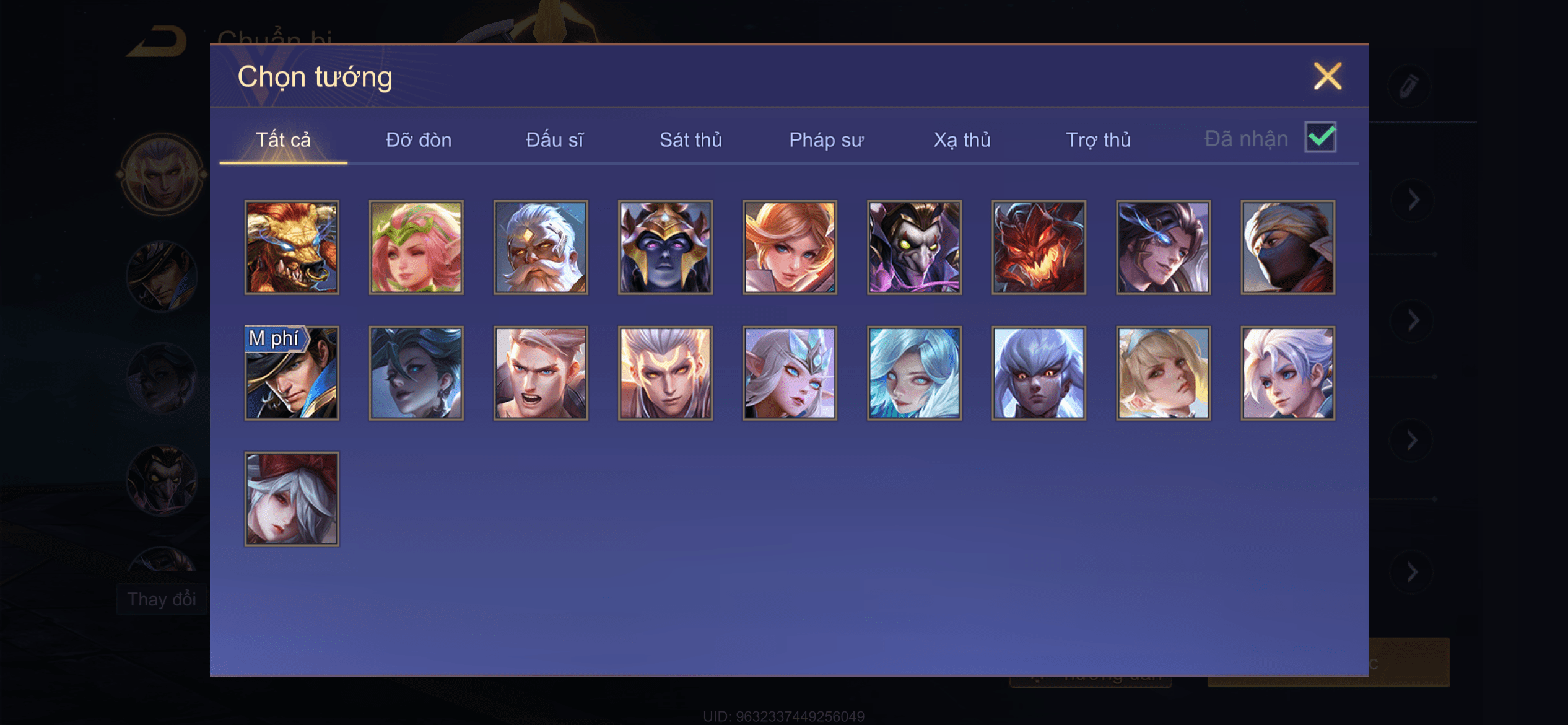Show the Sát thủ heroes tab
Image resolution: width=1568 pixels, height=725 pixels.
(x=690, y=140)
